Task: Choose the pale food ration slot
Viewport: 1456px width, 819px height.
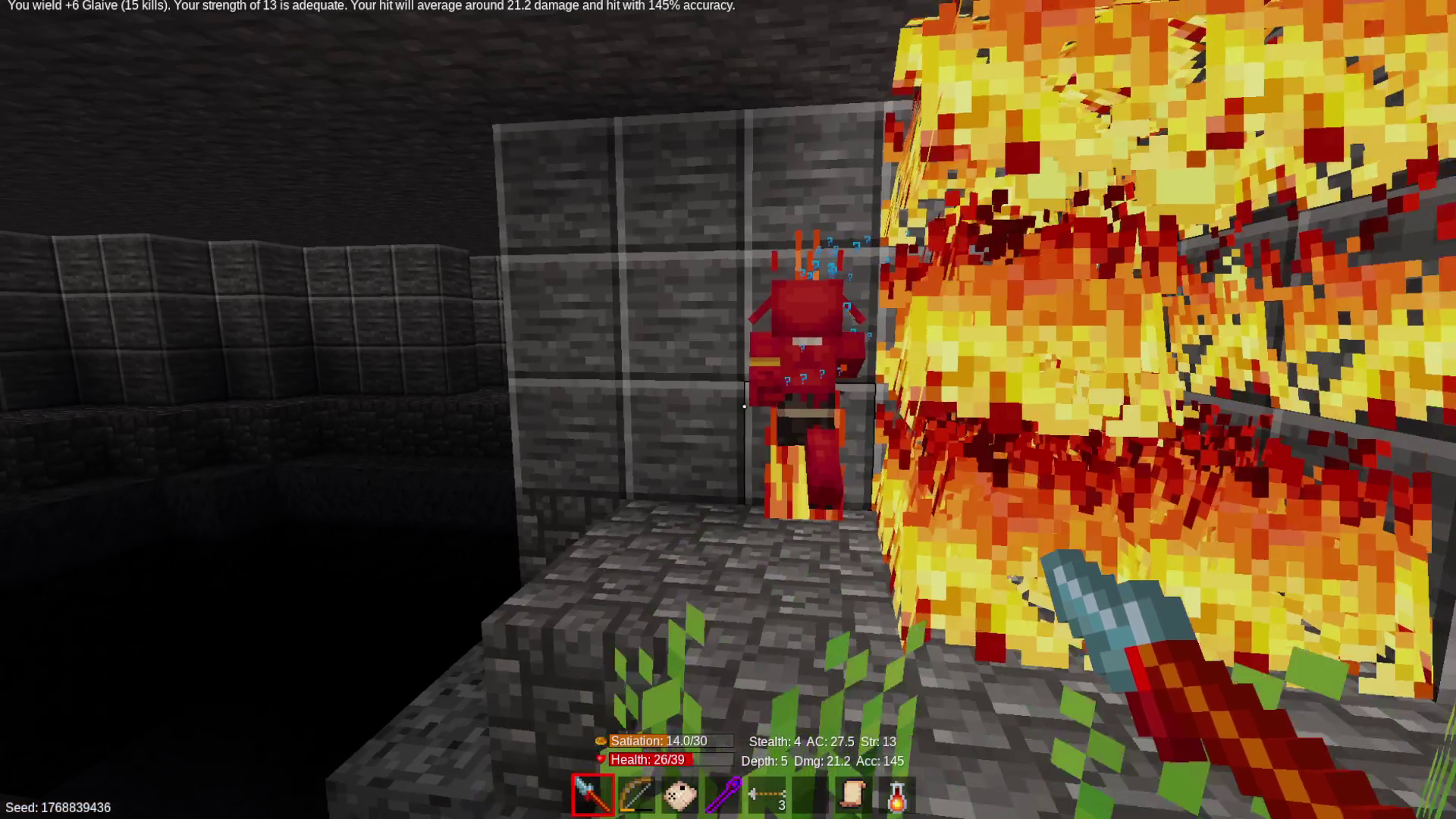Action: (x=679, y=795)
